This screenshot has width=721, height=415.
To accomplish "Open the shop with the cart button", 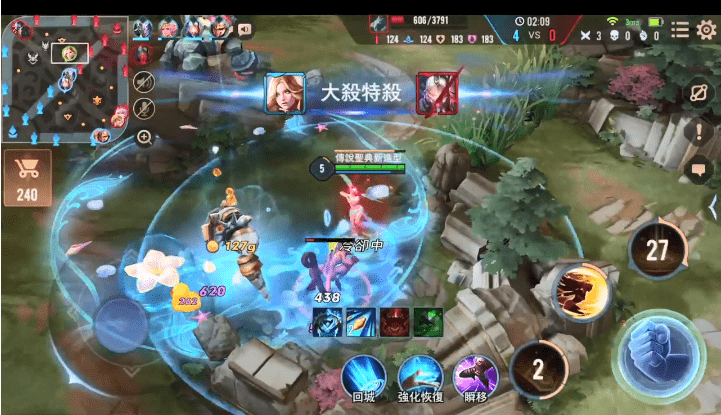I will coord(26,178).
